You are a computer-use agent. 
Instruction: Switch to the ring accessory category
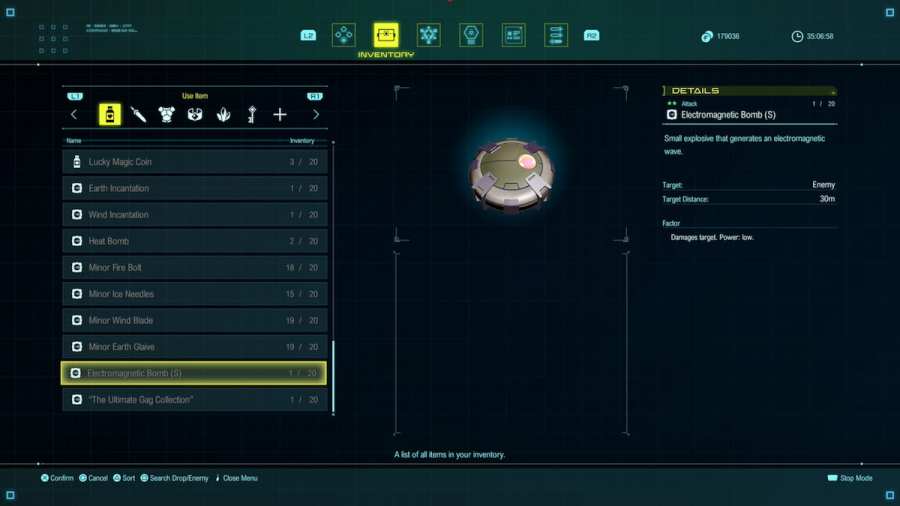[x=195, y=115]
